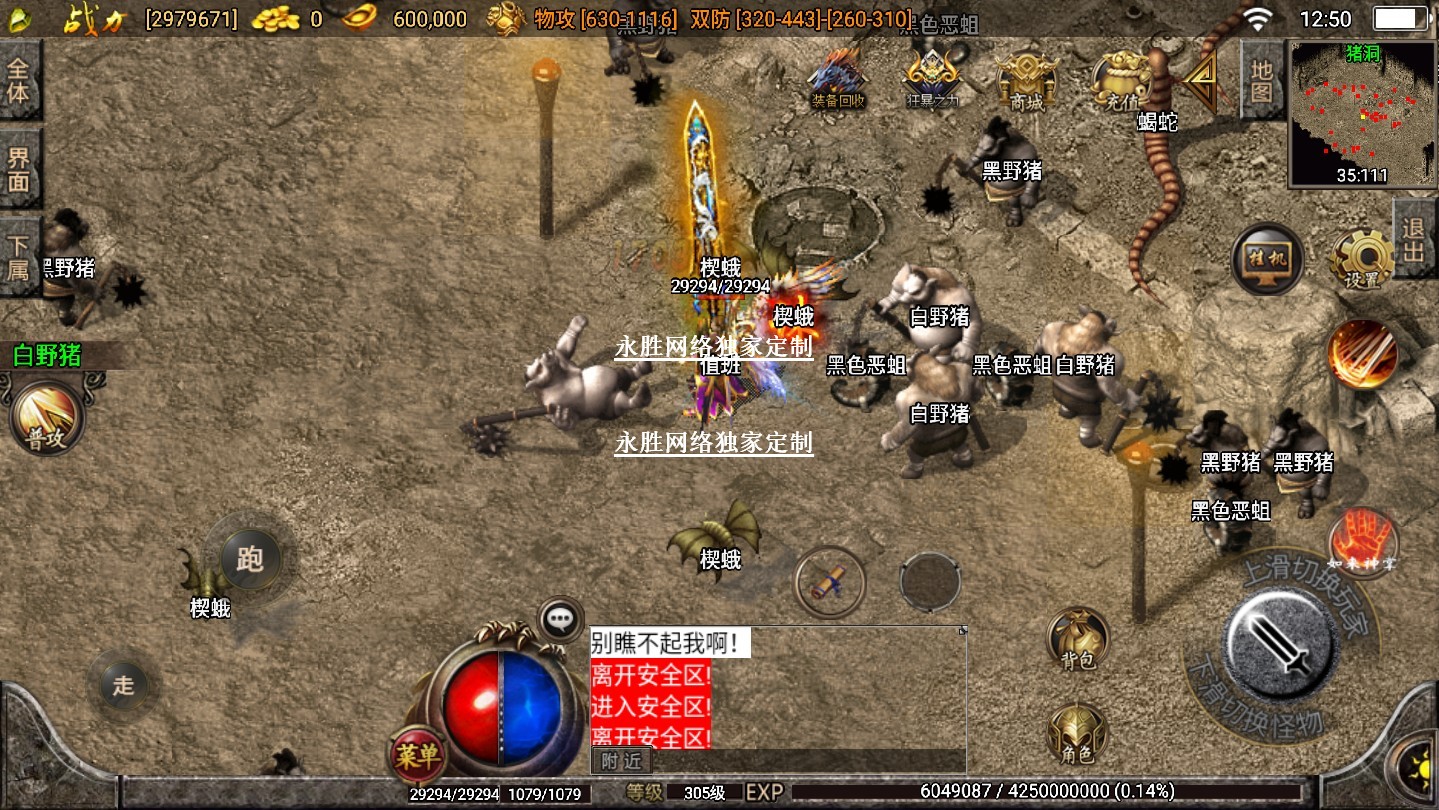Toggle the 走 walk button
Viewport: 1439px width, 810px height.
point(123,685)
